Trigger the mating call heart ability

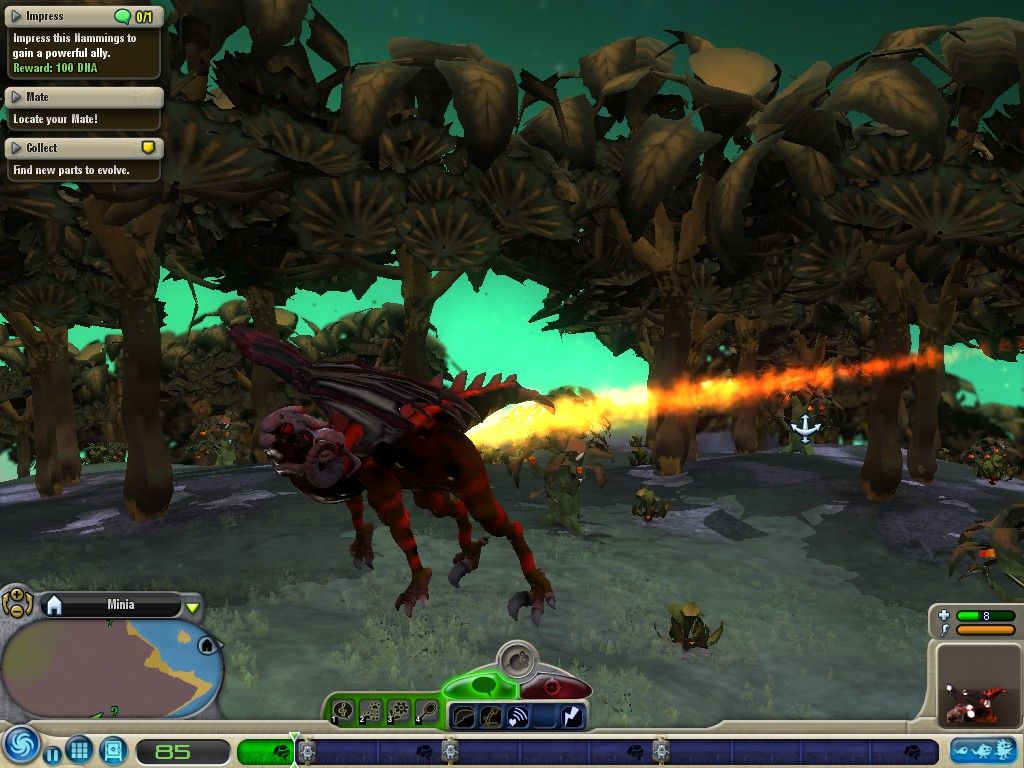coord(518,715)
